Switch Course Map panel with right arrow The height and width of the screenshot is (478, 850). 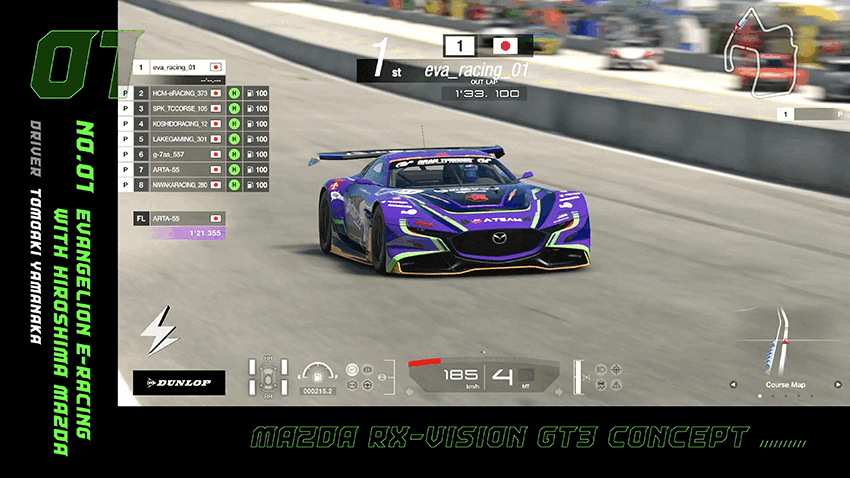coord(838,384)
